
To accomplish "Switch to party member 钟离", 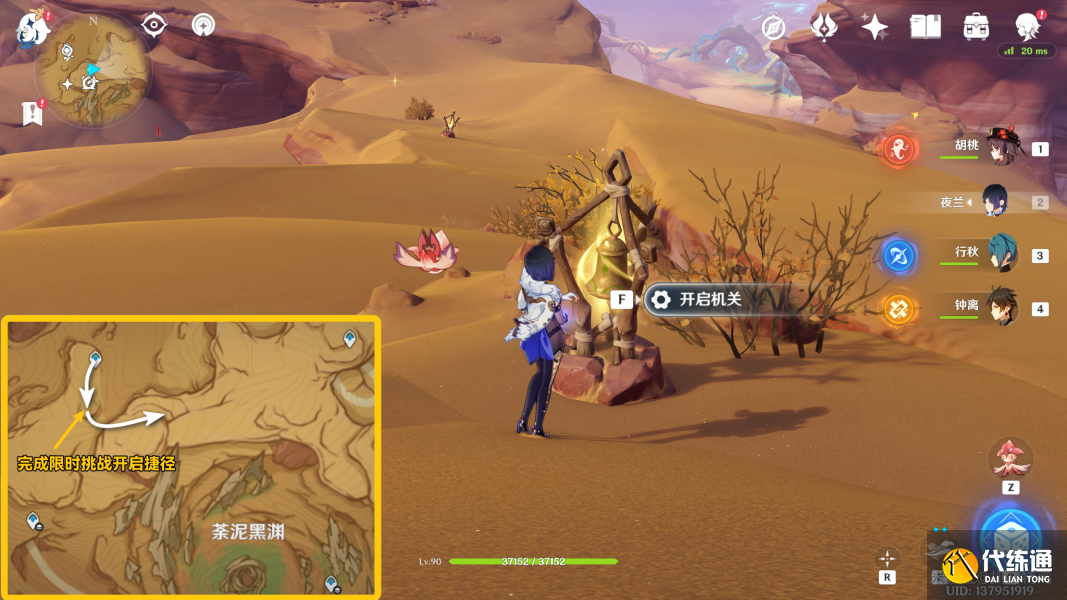I will pos(1001,307).
